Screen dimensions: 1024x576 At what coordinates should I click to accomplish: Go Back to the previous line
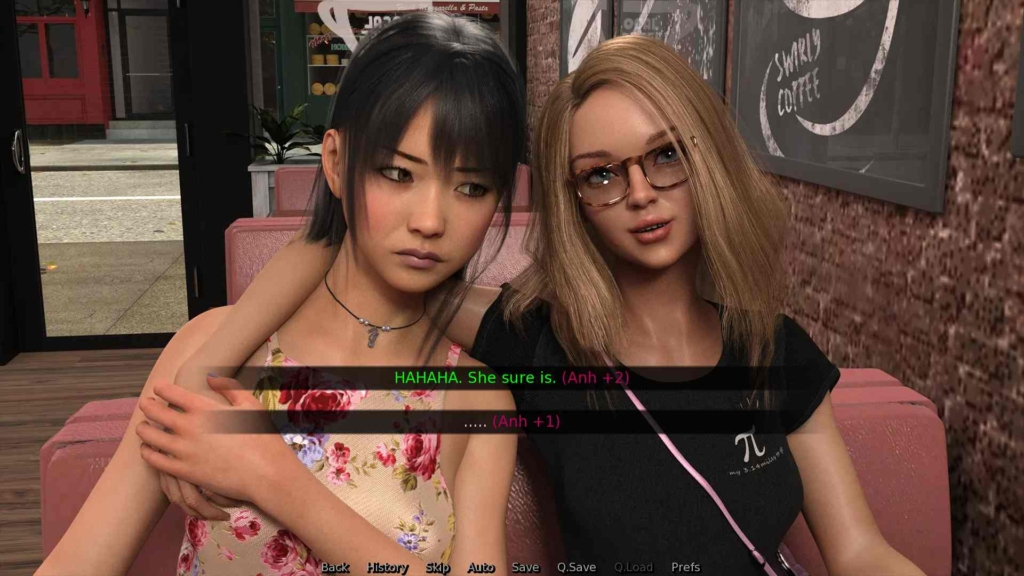335,567
